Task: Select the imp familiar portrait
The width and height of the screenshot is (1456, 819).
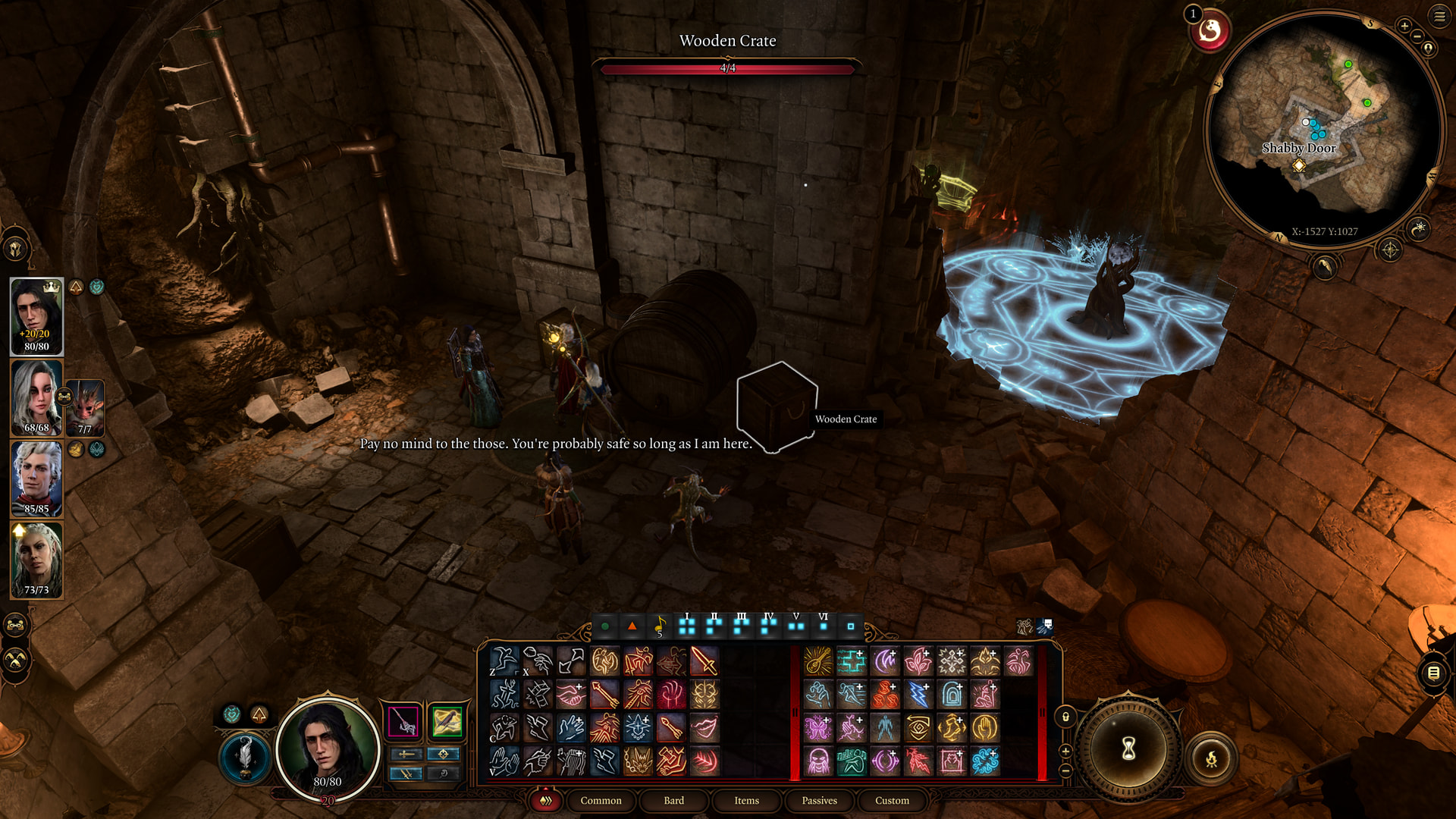Action: coord(85,407)
